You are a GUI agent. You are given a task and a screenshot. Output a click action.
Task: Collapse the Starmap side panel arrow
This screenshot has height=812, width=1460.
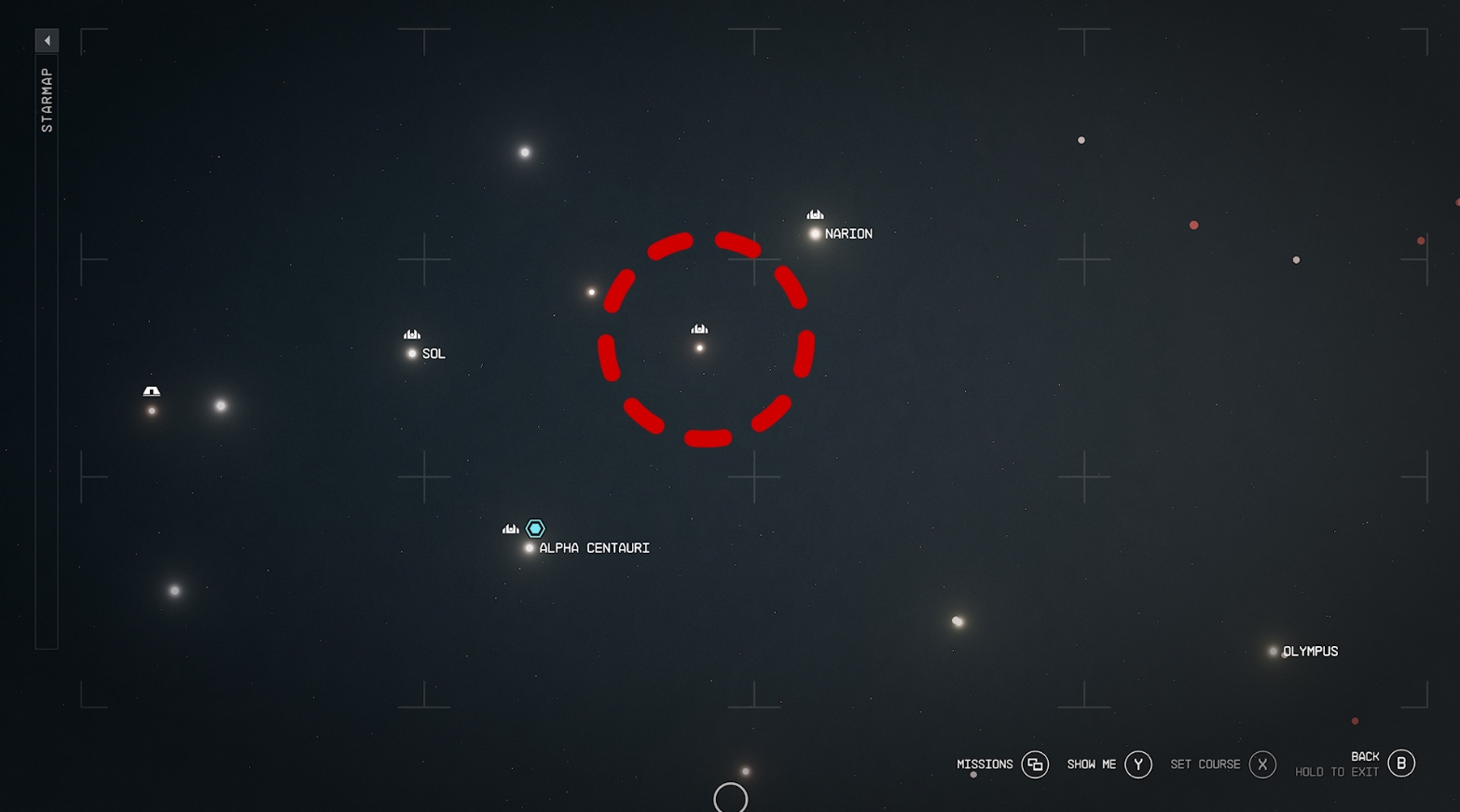pyautogui.click(x=47, y=40)
